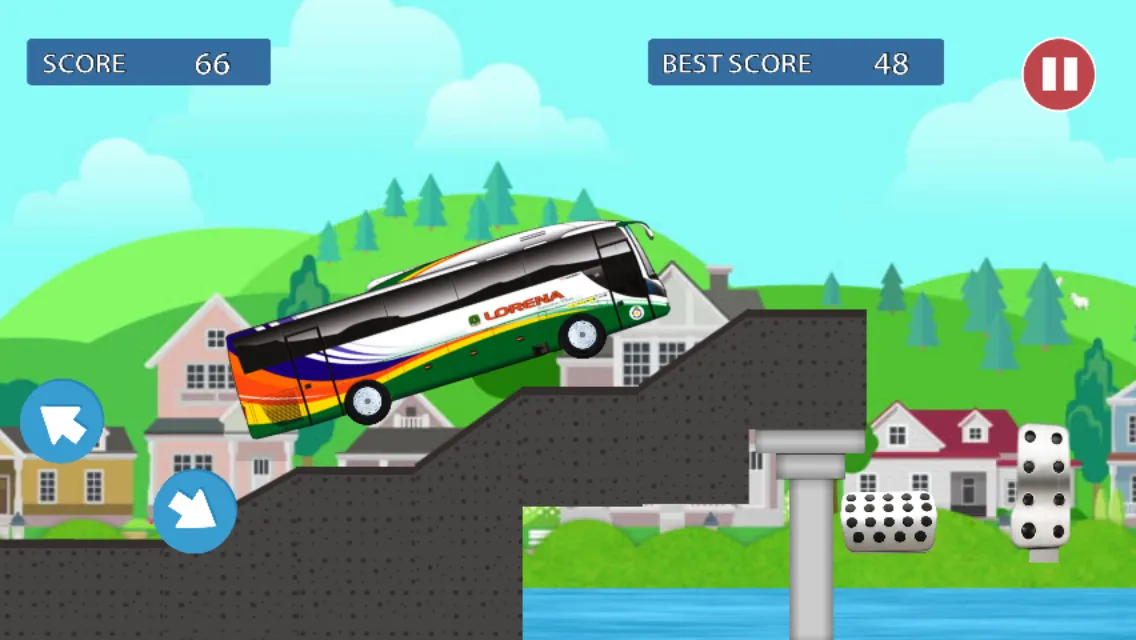
Task: Step on the wide brake pedal
Action: coord(889,521)
